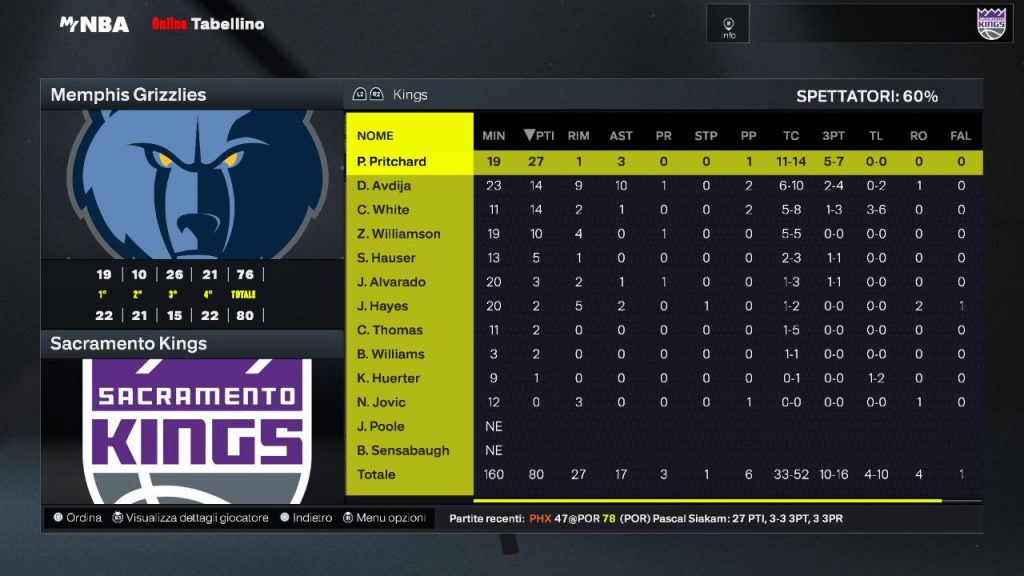Image resolution: width=1024 pixels, height=576 pixels.
Task: Choose the C. White row
Action: (x=383, y=210)
